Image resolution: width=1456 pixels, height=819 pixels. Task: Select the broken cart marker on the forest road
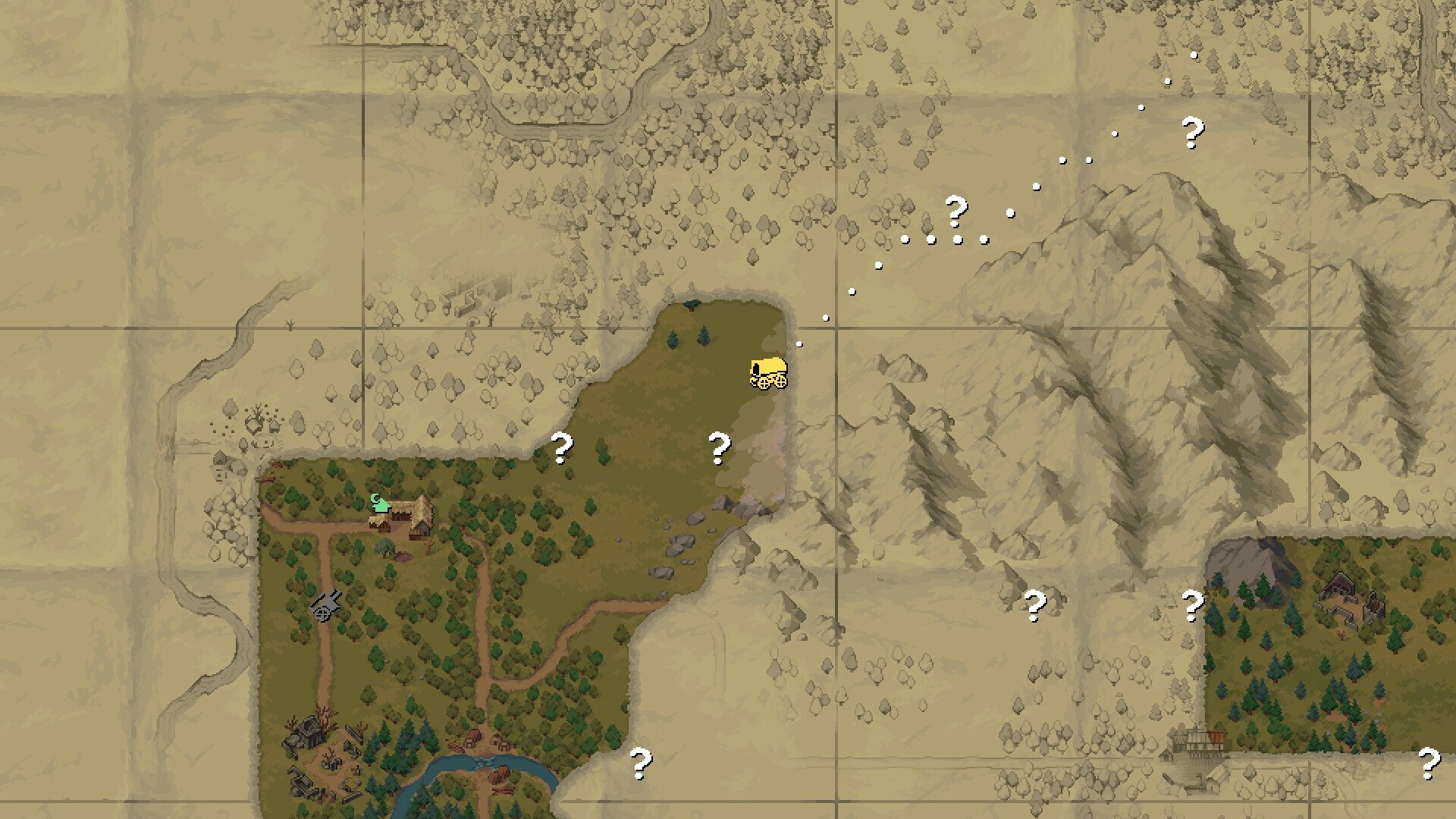click(x=325, y=606)
